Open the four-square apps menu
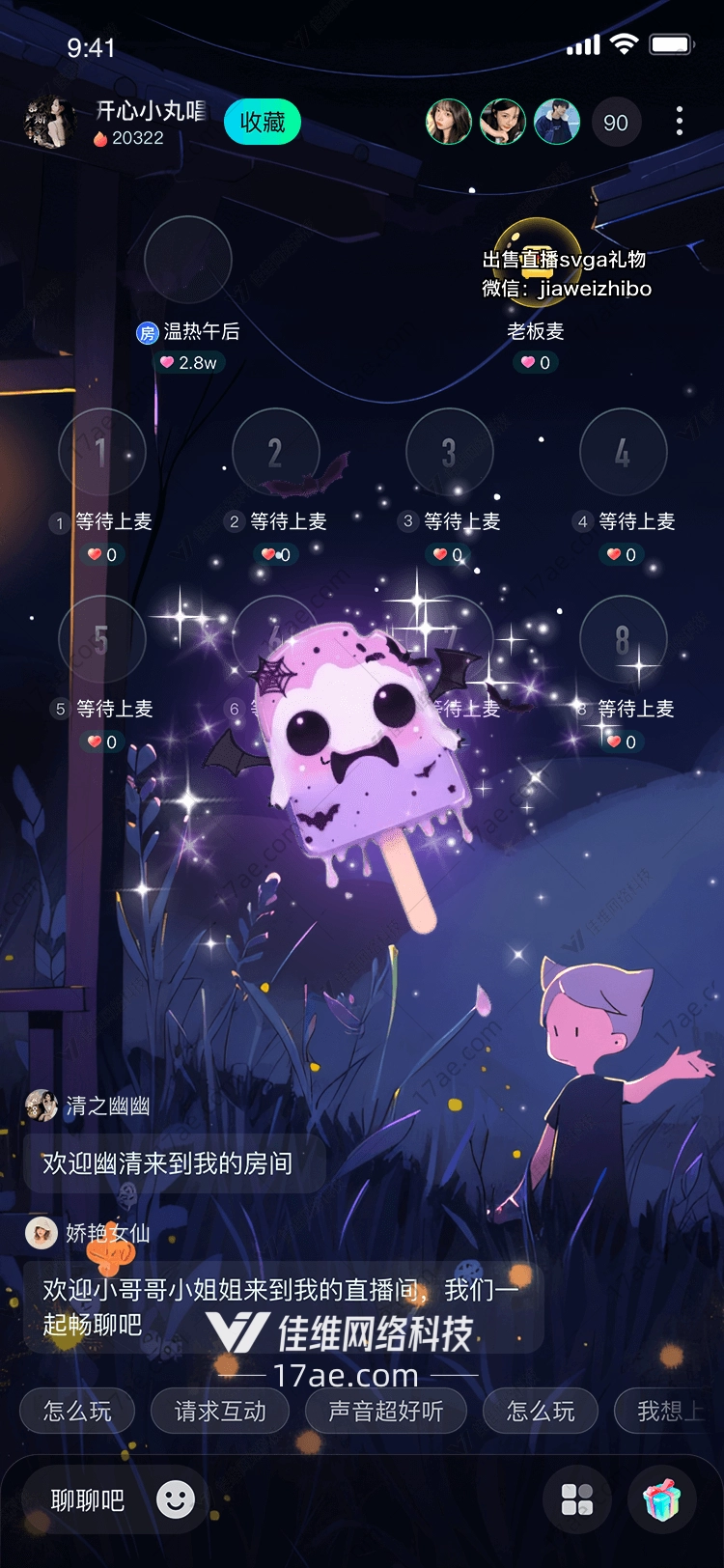 577,1499
